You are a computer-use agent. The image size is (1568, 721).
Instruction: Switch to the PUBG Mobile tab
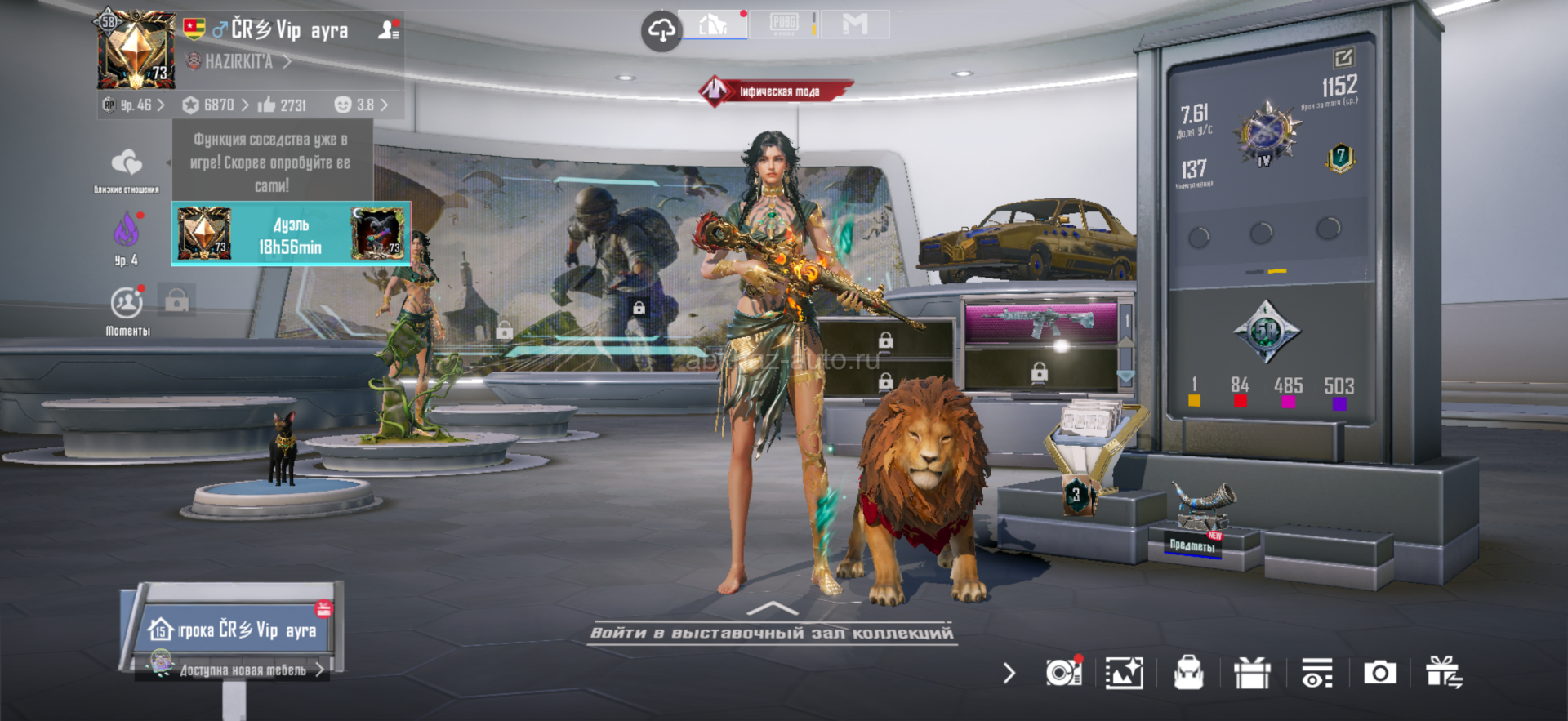click(x=783, y=24)
